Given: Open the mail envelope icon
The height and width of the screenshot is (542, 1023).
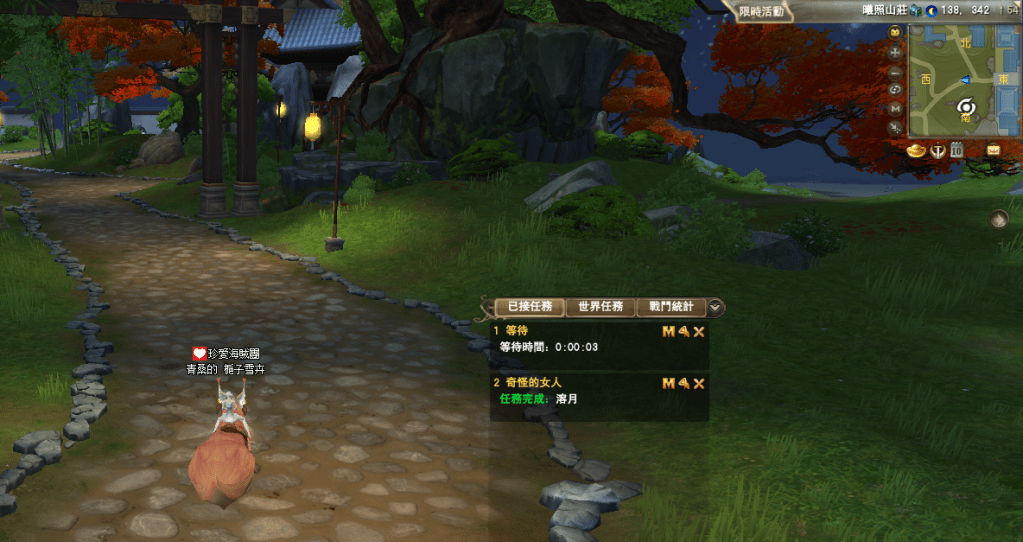Looking at the screenshot, I should [993, 150].
